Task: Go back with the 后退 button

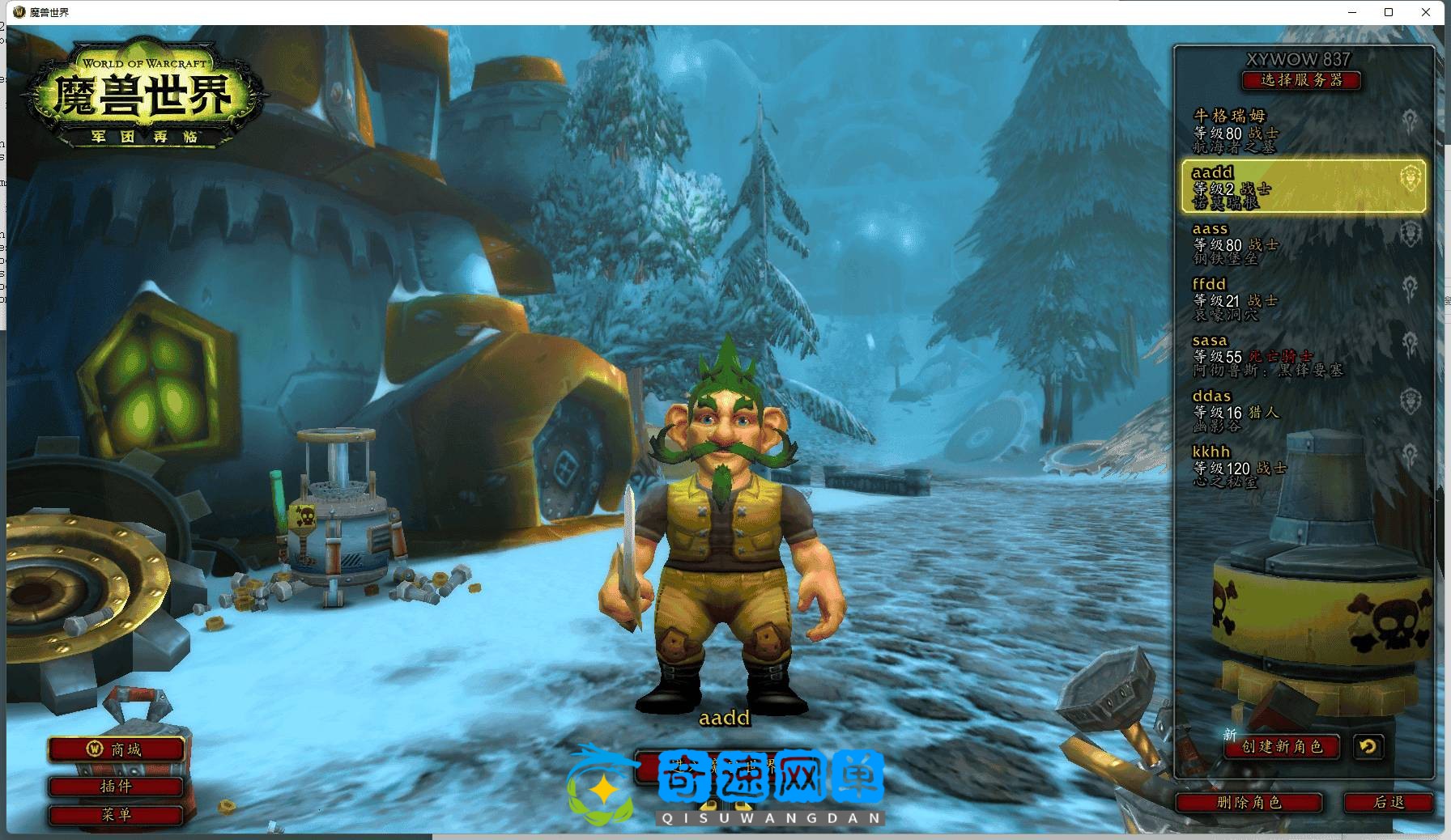Action: [x=1389, y=803]
